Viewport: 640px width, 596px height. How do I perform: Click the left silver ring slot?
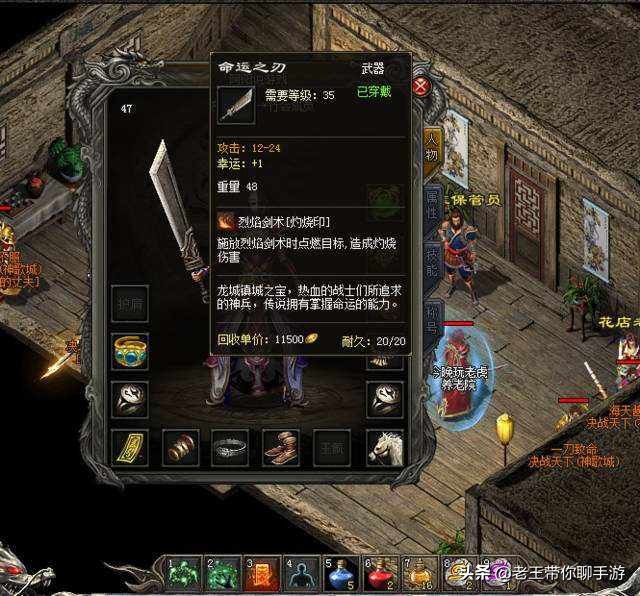tap(130, 399)
